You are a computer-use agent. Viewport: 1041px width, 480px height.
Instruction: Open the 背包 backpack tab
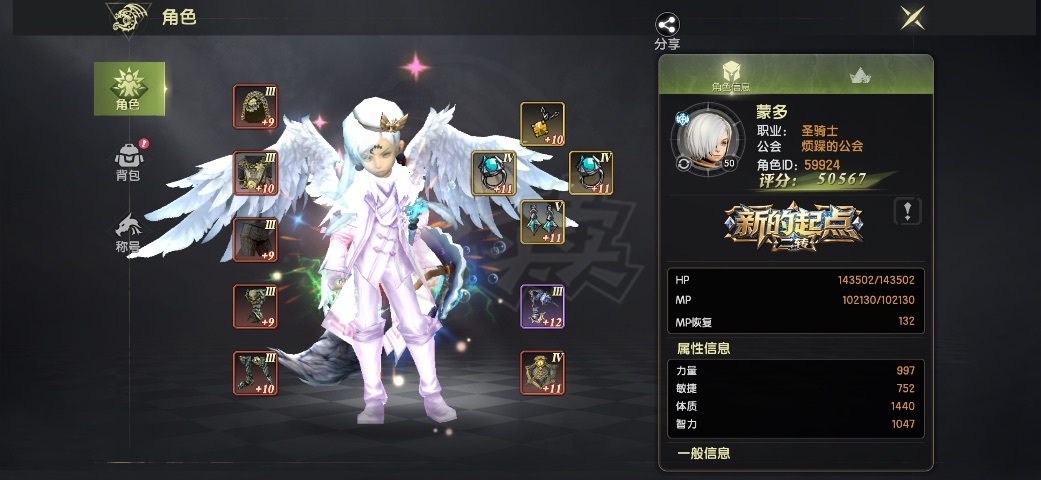[128, 162]
